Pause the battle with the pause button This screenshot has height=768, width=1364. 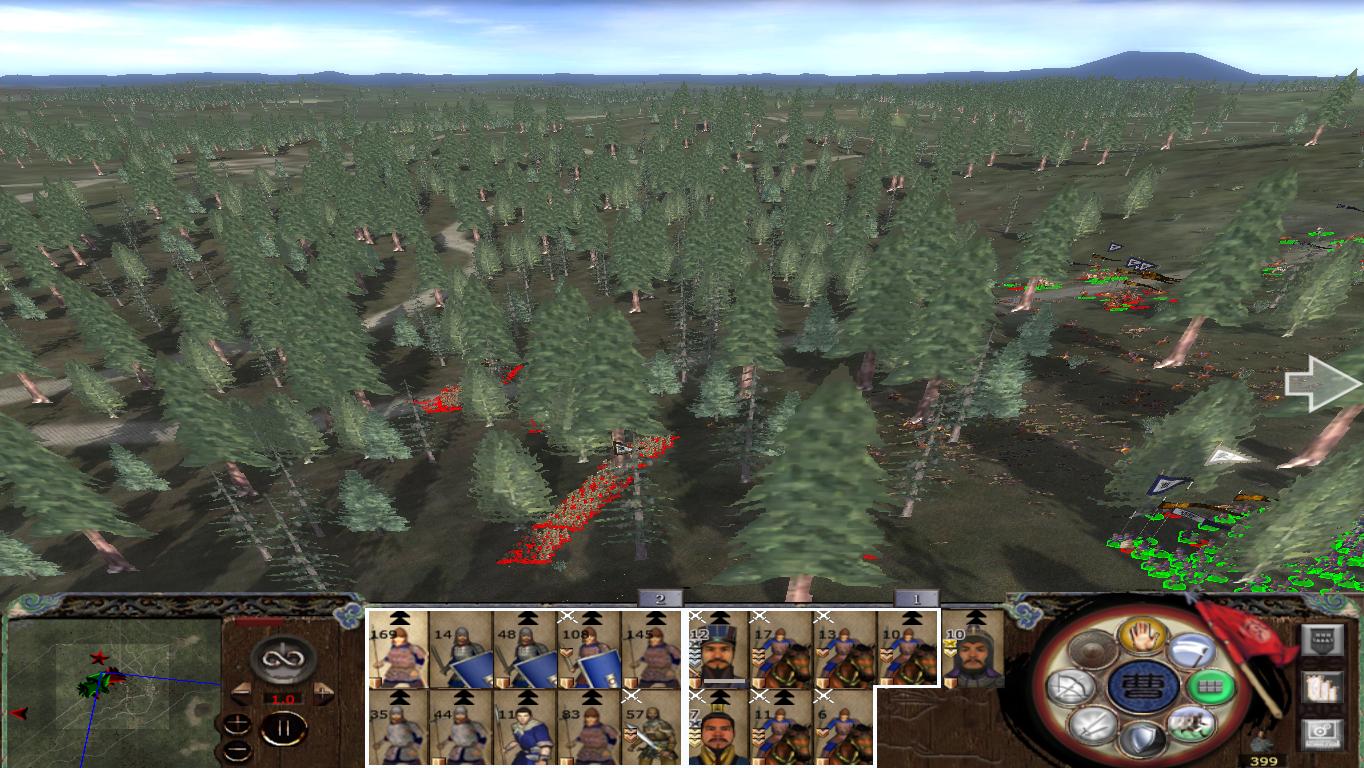[283, 729]
